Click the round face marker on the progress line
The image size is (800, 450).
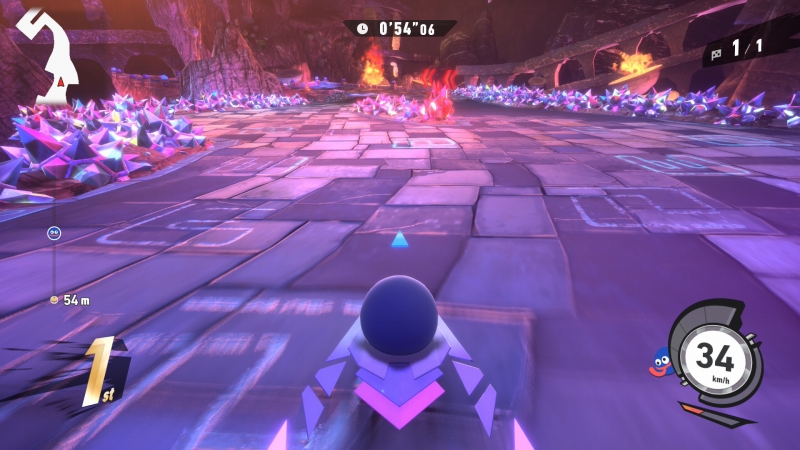(54, 234)
